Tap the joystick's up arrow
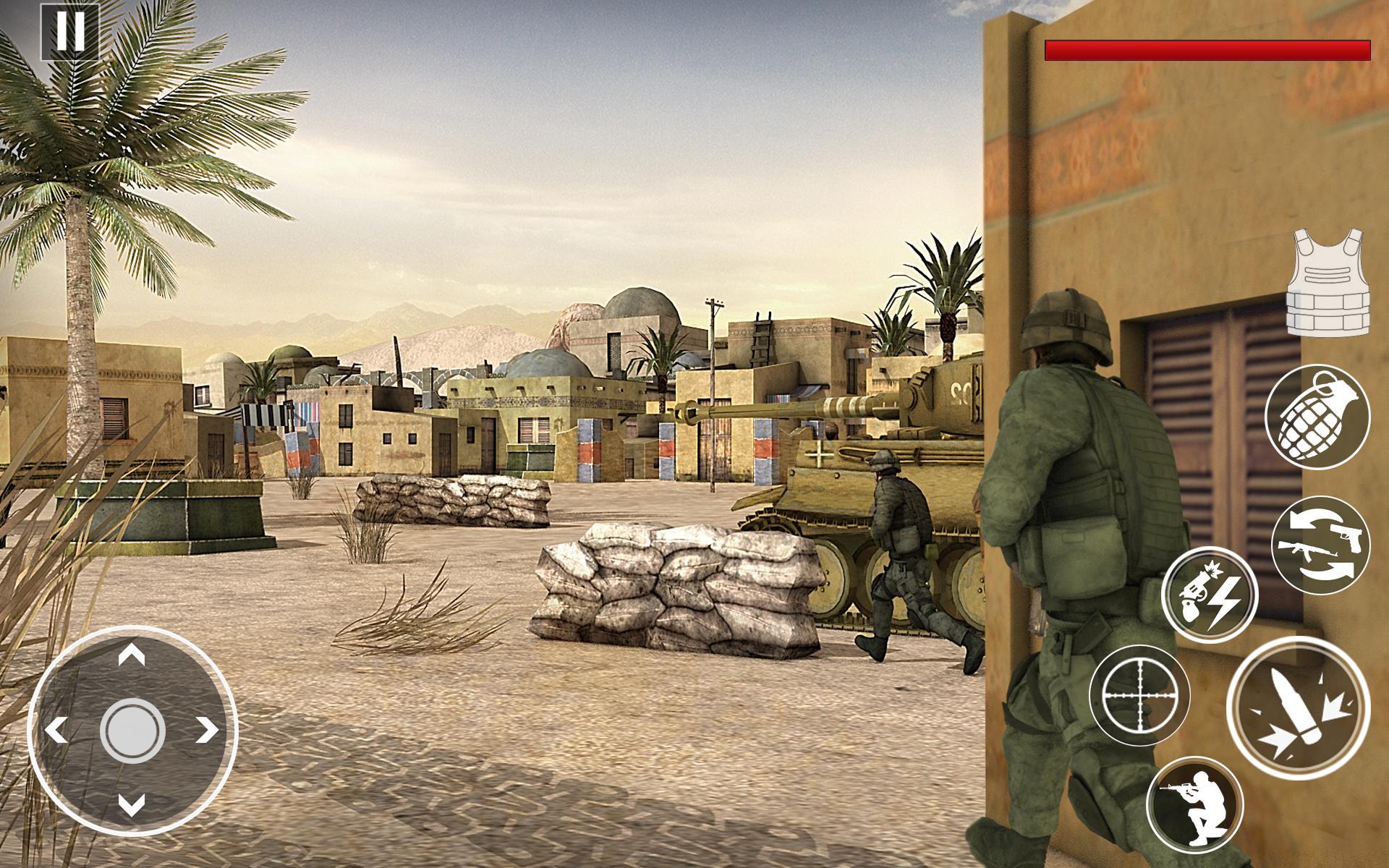1389x868 pixels. (x=132, y=656)
